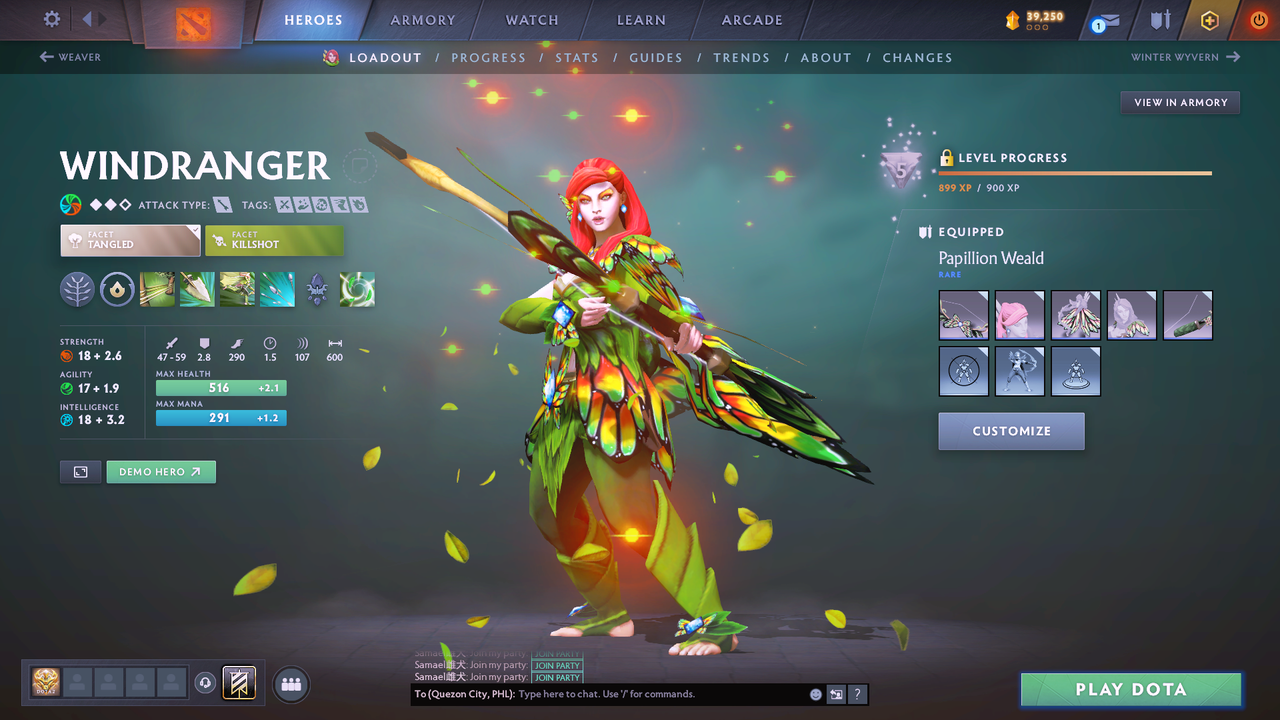Click the power button icon top right
The image size is (1280, 720).
pos(1258,19)
